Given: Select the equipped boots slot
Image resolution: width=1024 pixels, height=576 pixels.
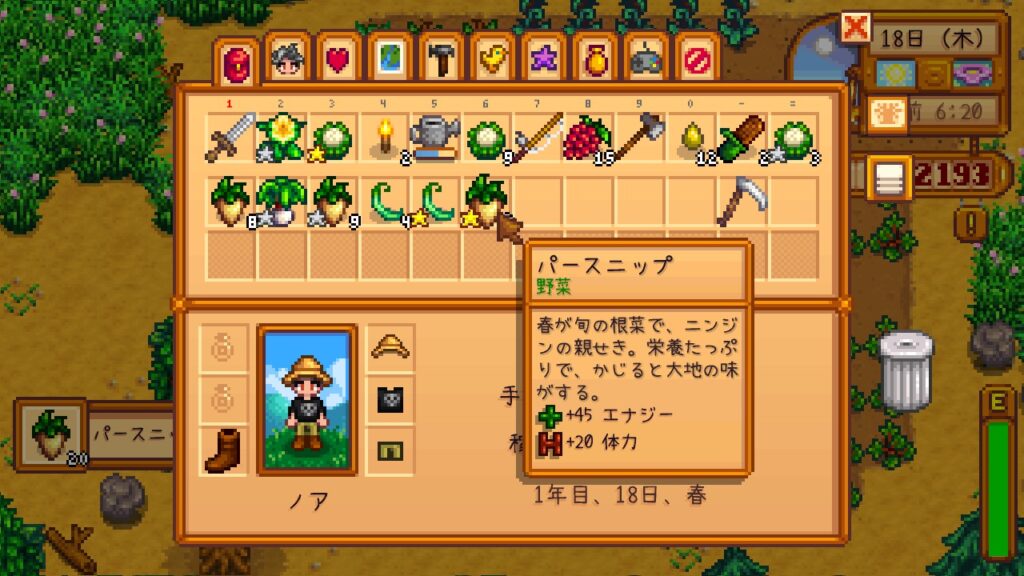Looking at the screenshot, I should [x=224, y=449].
